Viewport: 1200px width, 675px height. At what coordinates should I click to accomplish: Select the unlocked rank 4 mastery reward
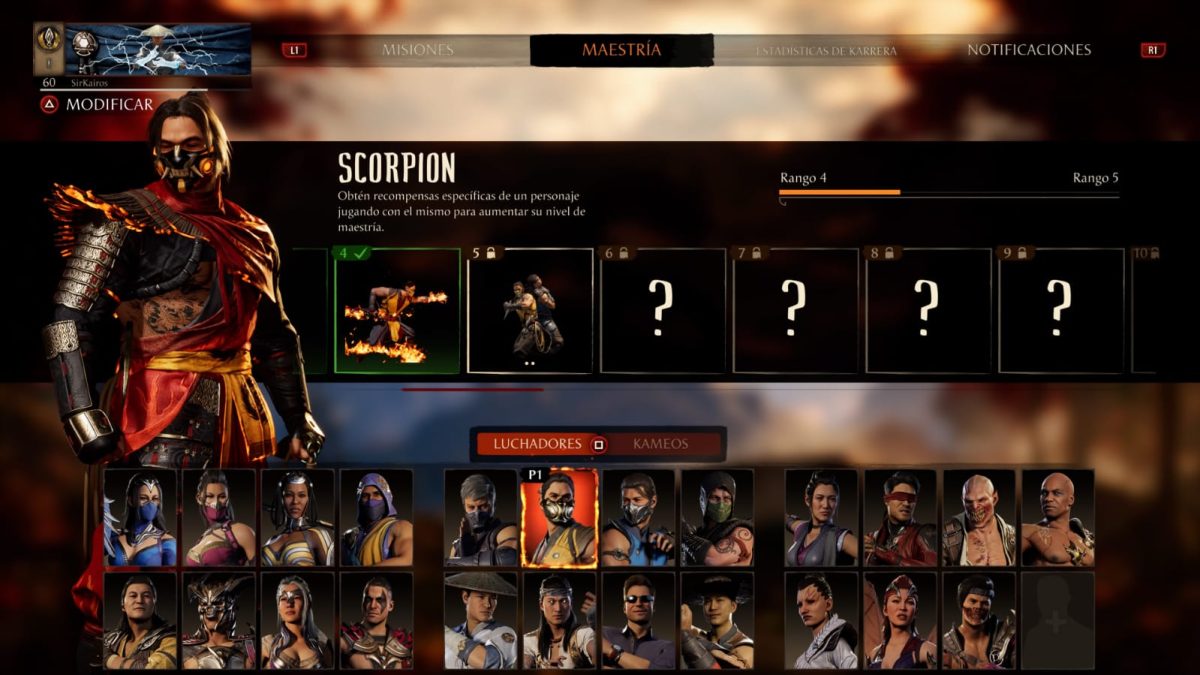click(397, 311)
